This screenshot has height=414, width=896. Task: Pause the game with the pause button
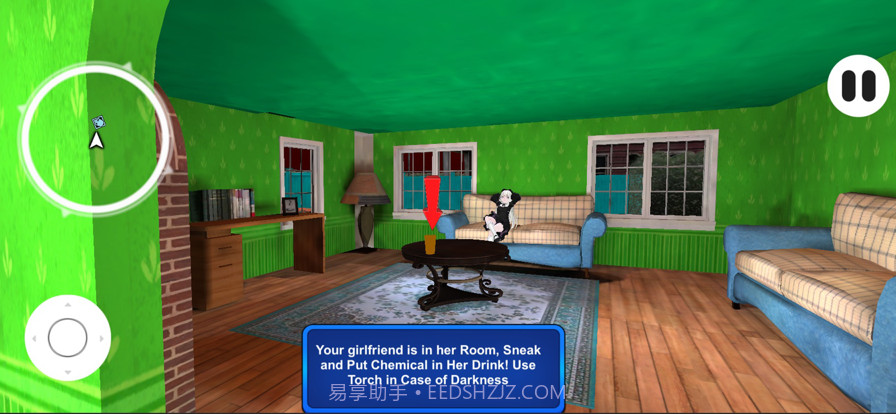(858, 86)
